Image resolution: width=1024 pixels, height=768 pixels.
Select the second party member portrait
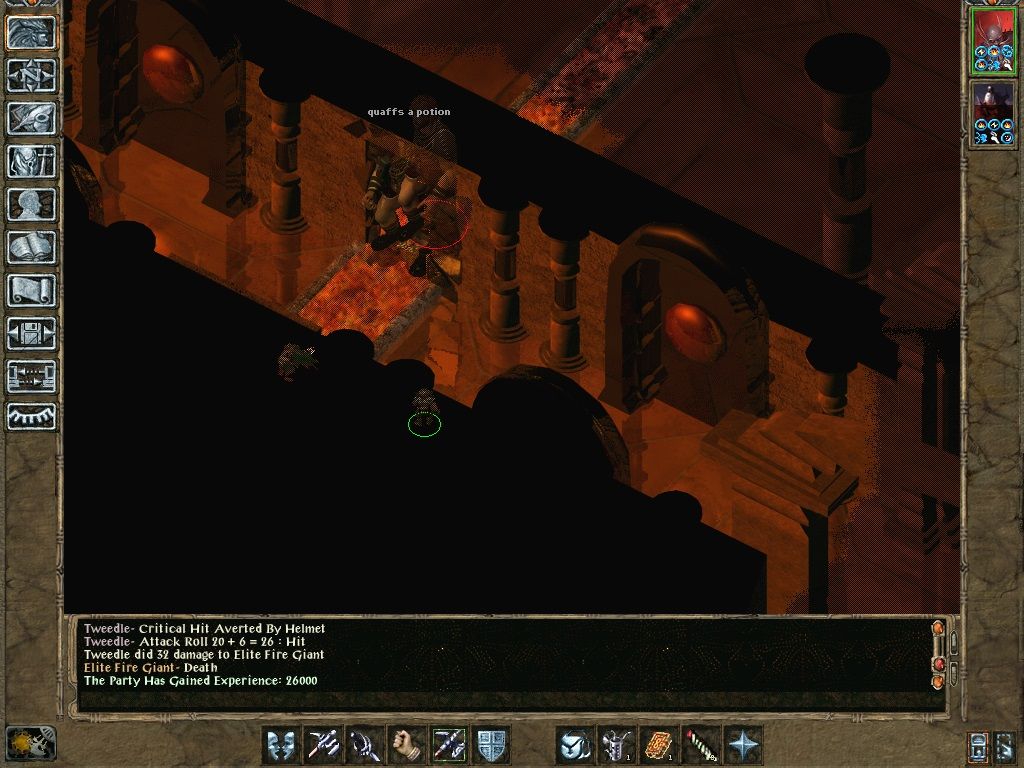993,113
